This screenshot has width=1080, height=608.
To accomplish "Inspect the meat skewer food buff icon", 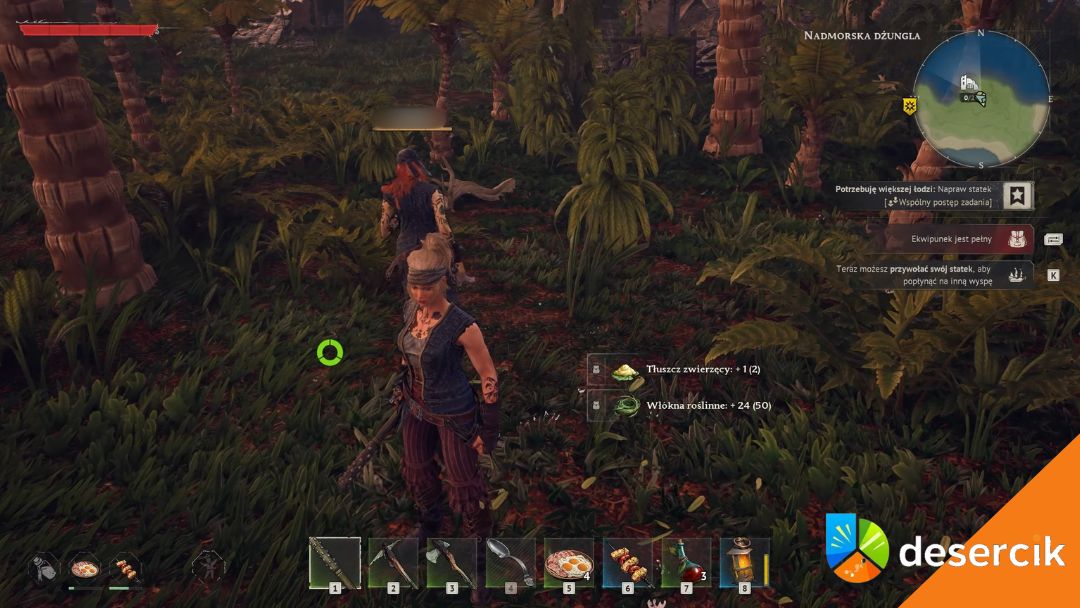I will (125, 568).
